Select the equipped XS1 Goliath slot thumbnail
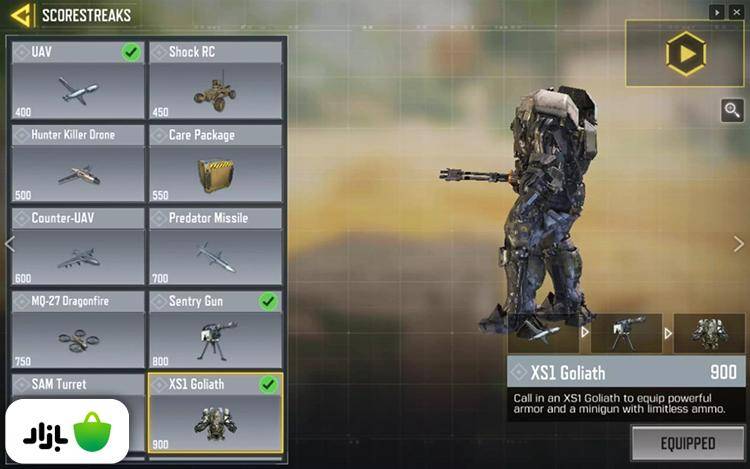The image size is (750, 469). 708,333
